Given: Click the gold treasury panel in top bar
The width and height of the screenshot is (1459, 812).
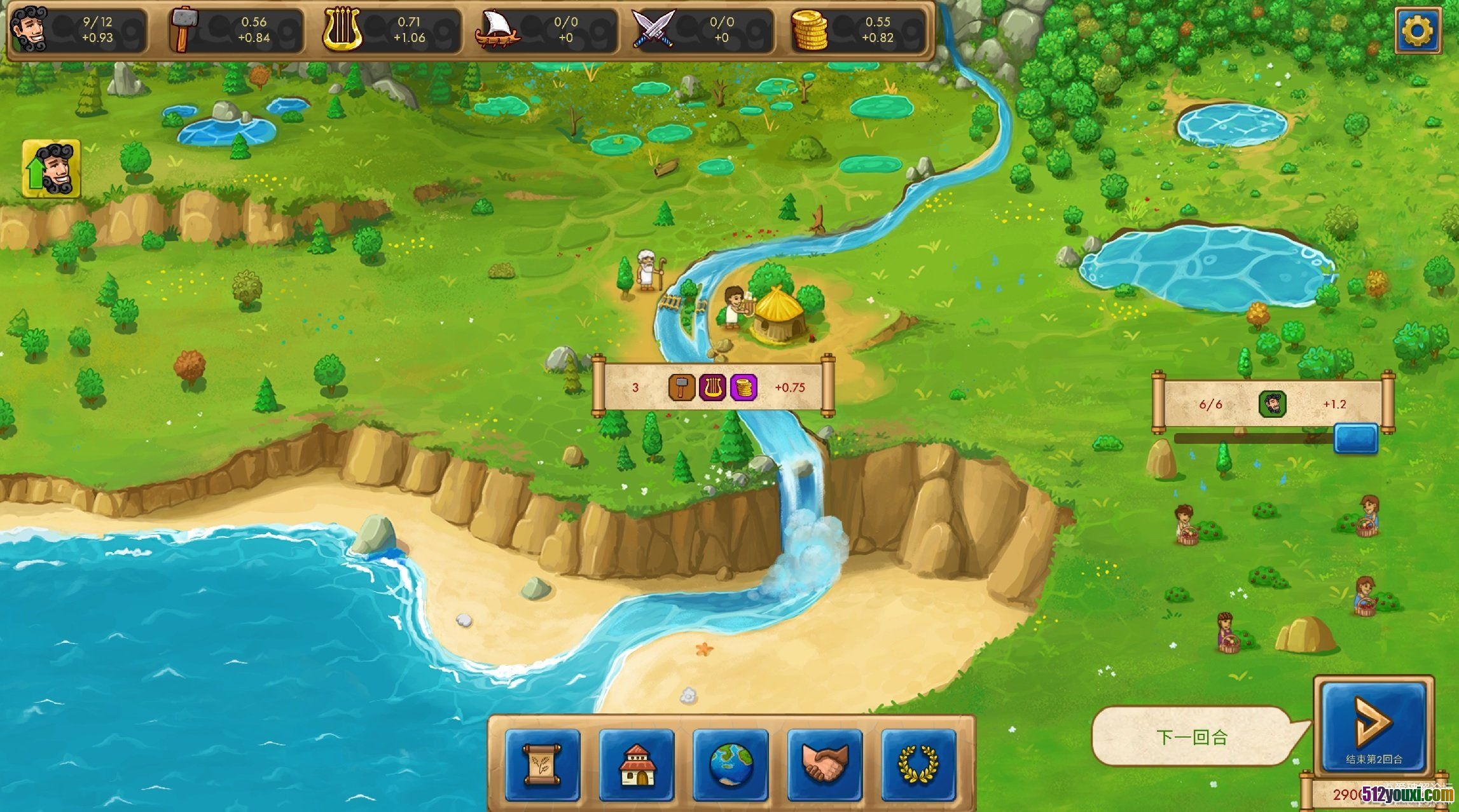Looking at the screenshot, I should 858,30.
